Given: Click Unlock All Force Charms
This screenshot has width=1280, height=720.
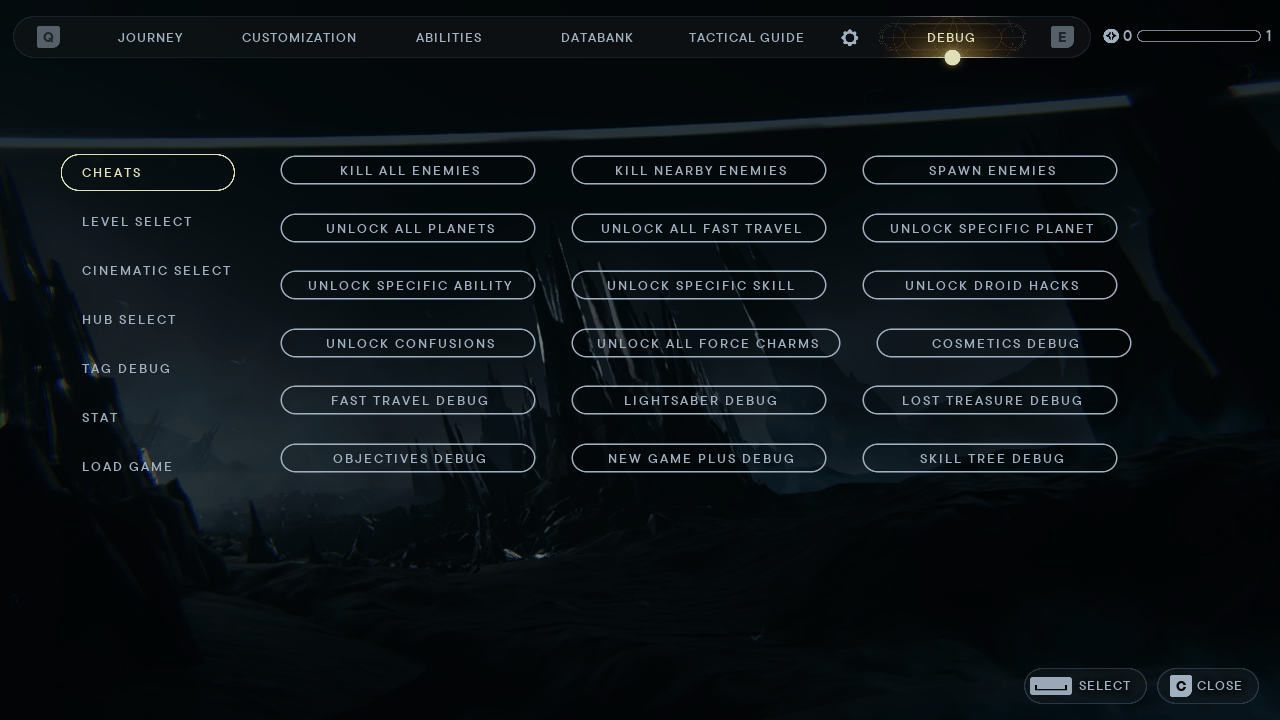Looking at the screenshot, I should pos(708,343).
